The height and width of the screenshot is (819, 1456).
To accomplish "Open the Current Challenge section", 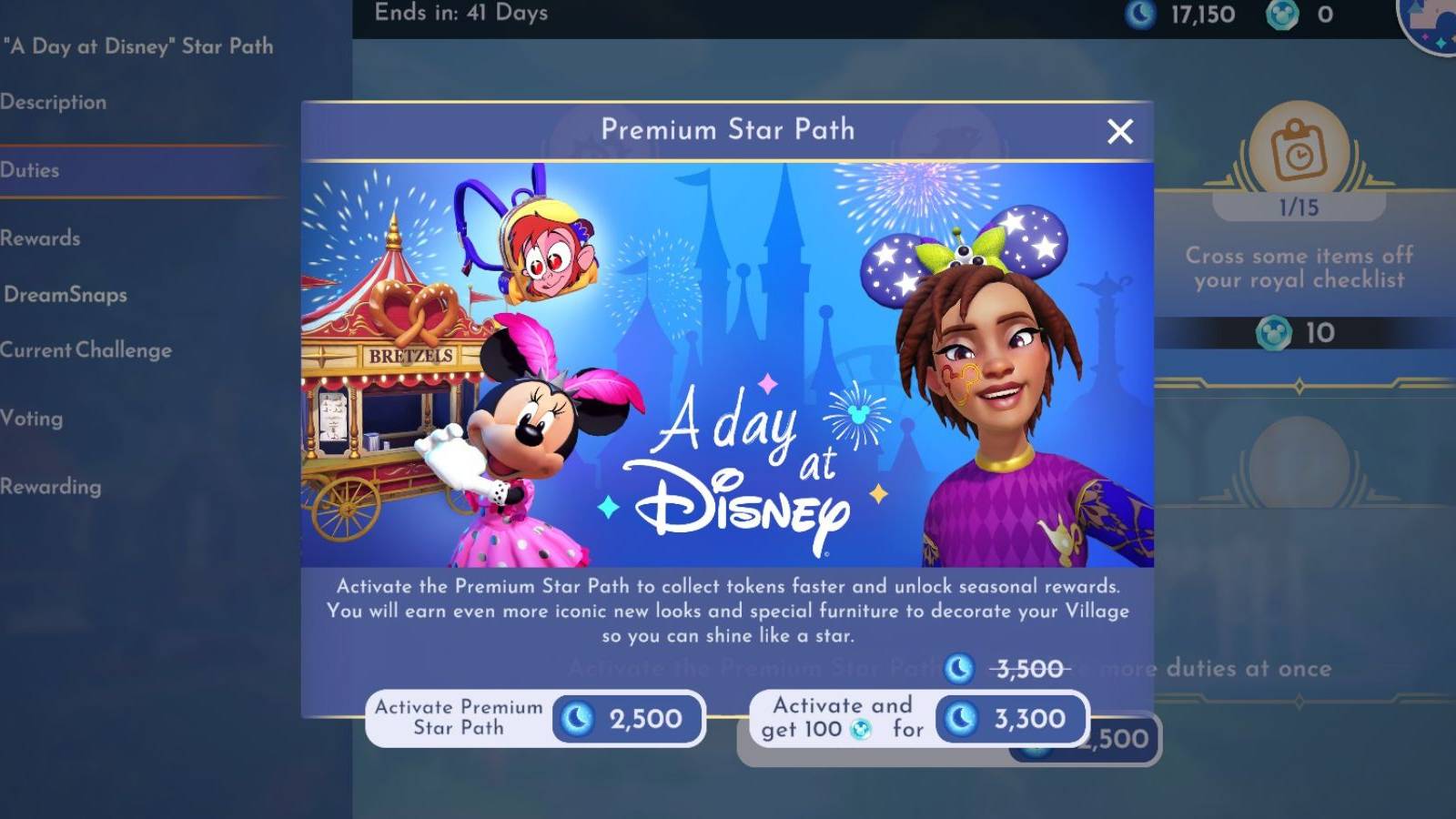I will pyautogui.click(x=86, y=349).
